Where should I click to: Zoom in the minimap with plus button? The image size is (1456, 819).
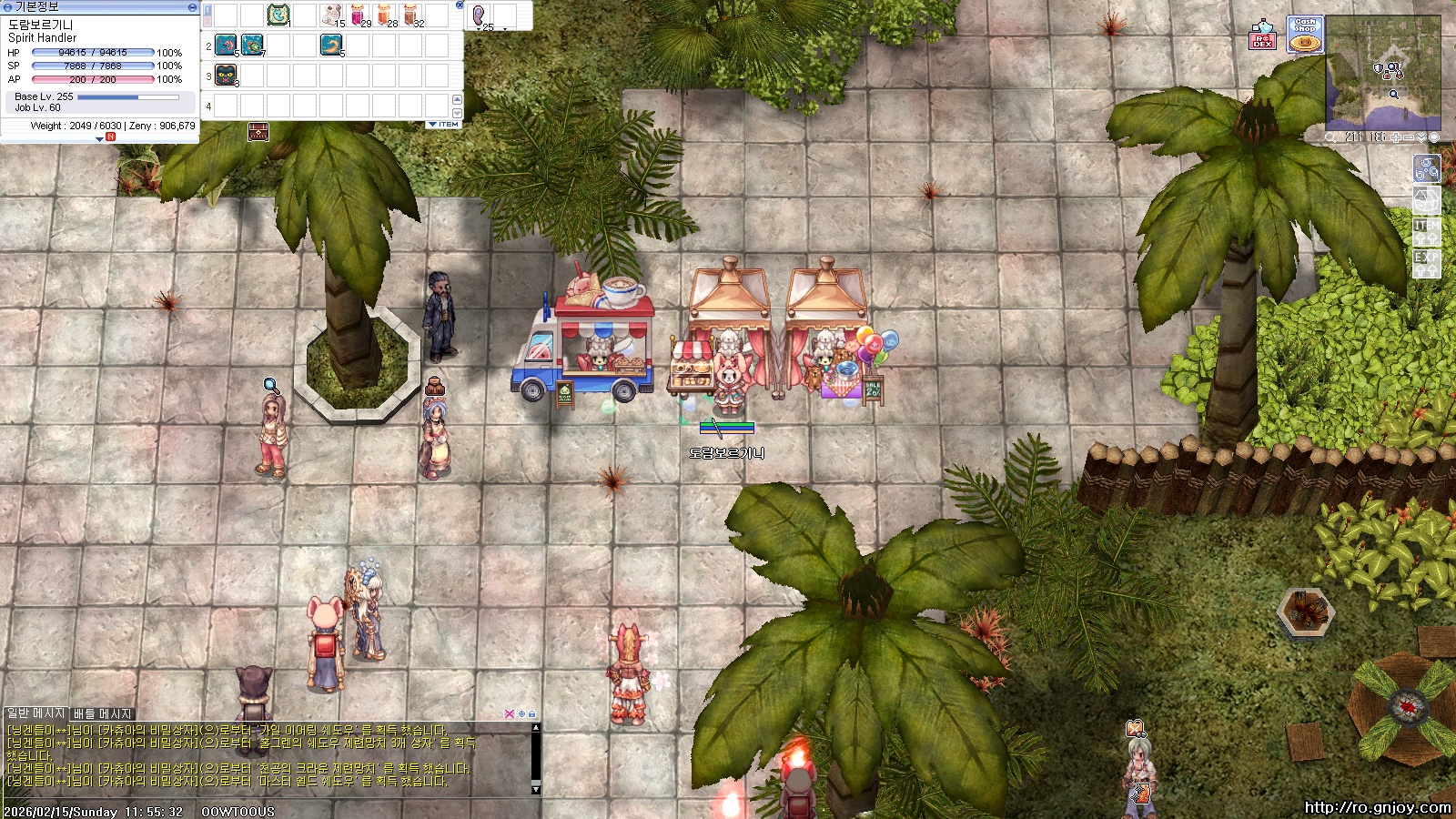(1396, 137)
